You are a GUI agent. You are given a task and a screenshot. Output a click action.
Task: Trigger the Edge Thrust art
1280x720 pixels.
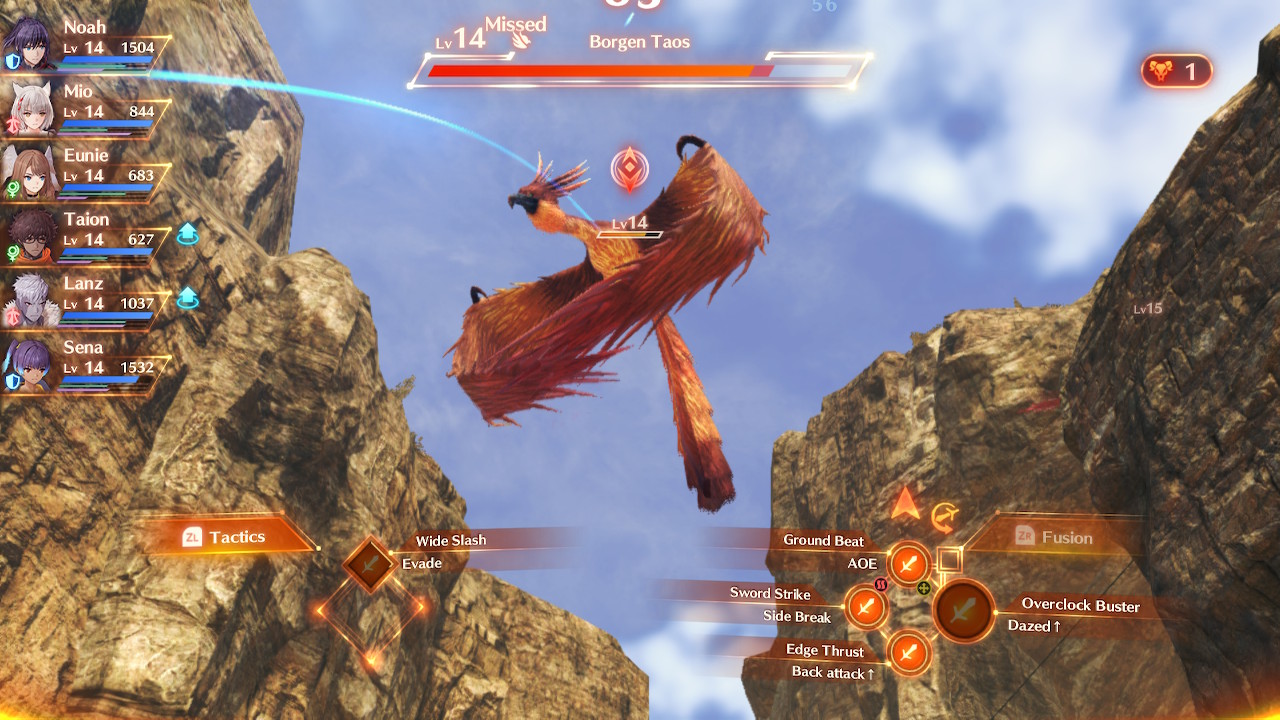909,652
